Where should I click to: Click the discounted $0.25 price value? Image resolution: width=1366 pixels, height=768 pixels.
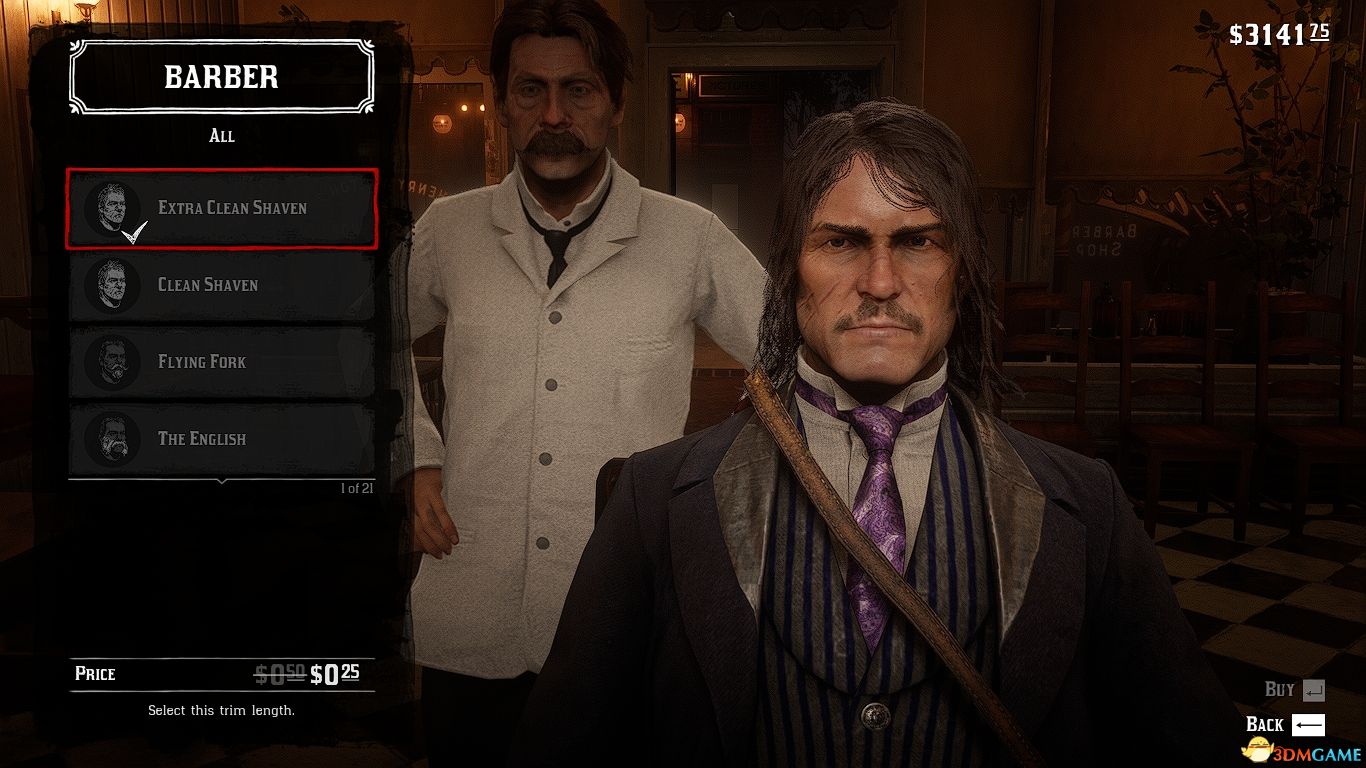tap(337, 674)
